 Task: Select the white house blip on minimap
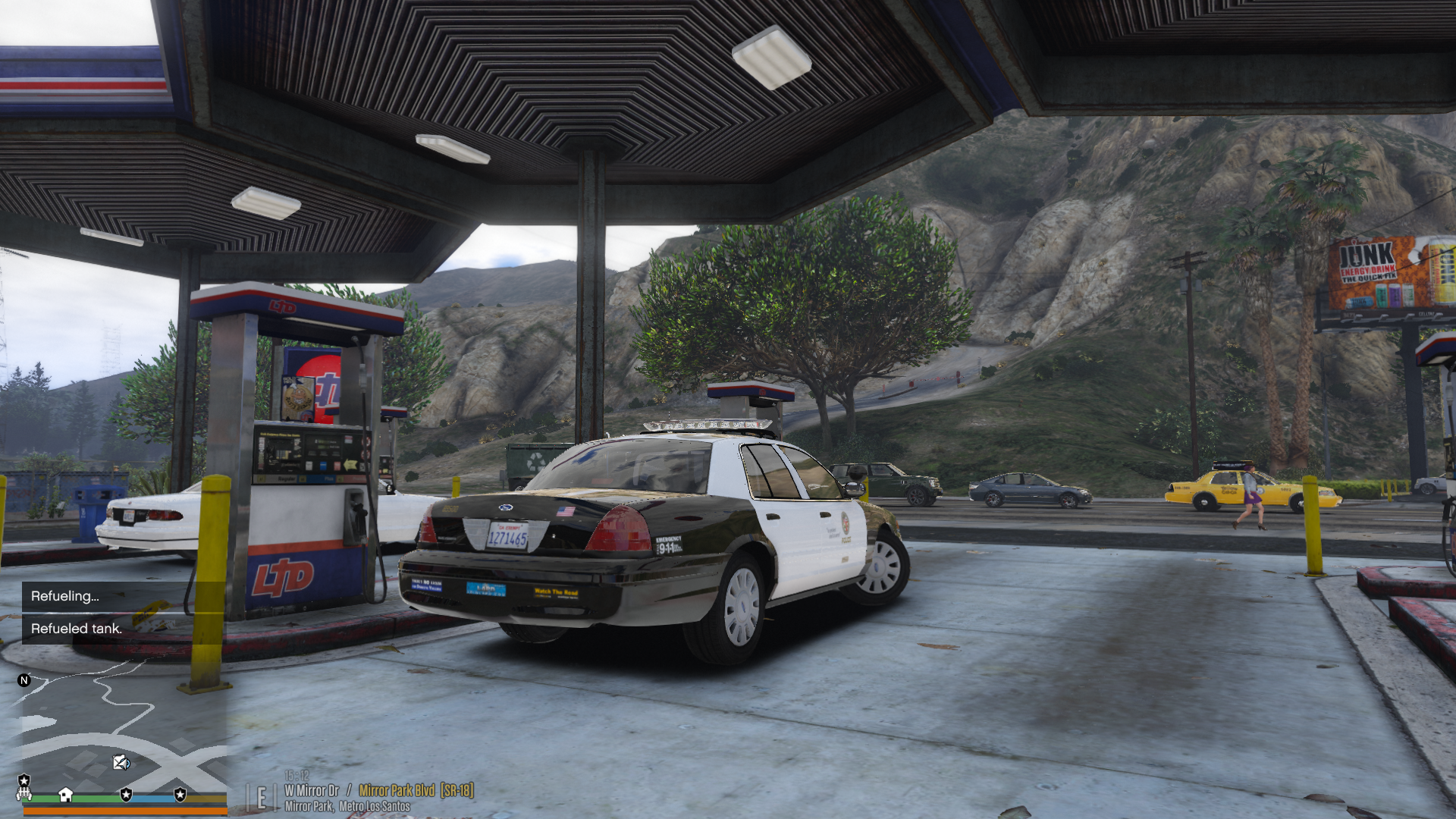pyautogui.click(x=66, y=794)
